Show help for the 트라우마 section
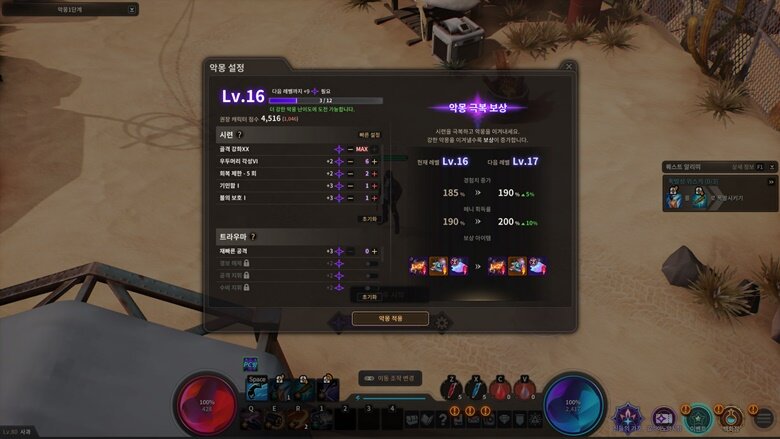This screenshot has height=439, width=780. [253, 236]
